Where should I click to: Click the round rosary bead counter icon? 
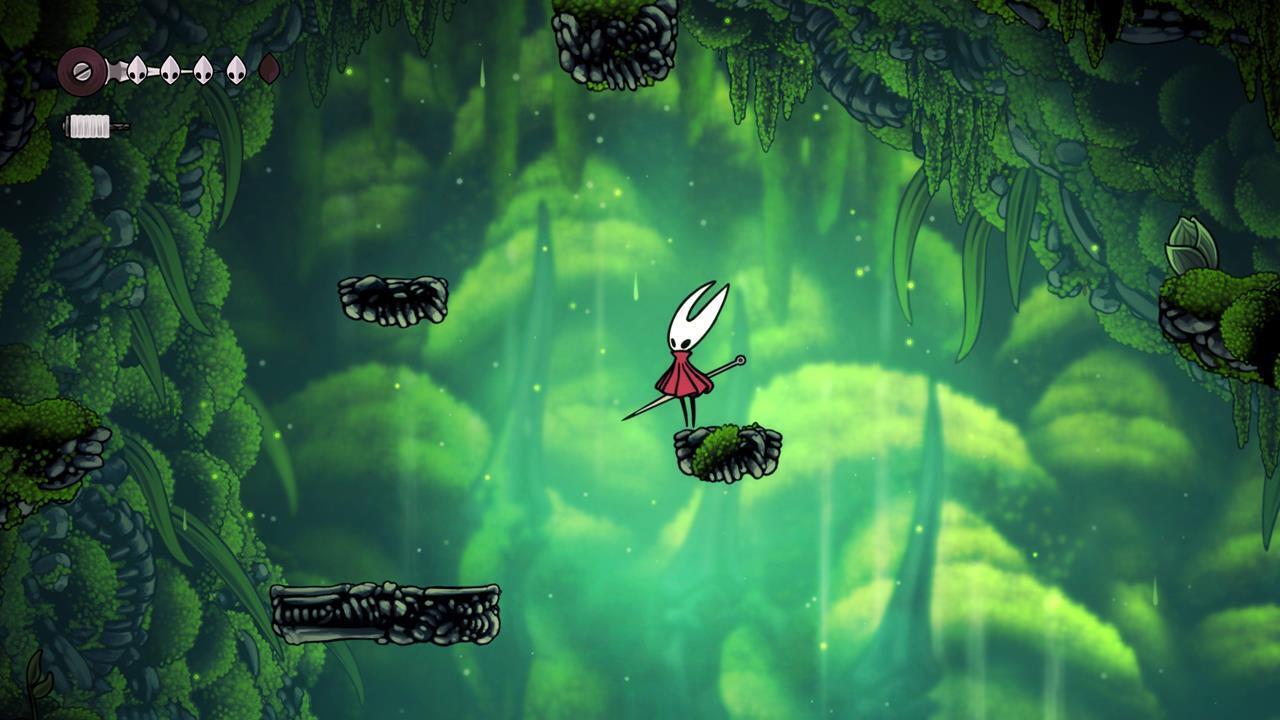pyautogui.click(x=80, y=71)
